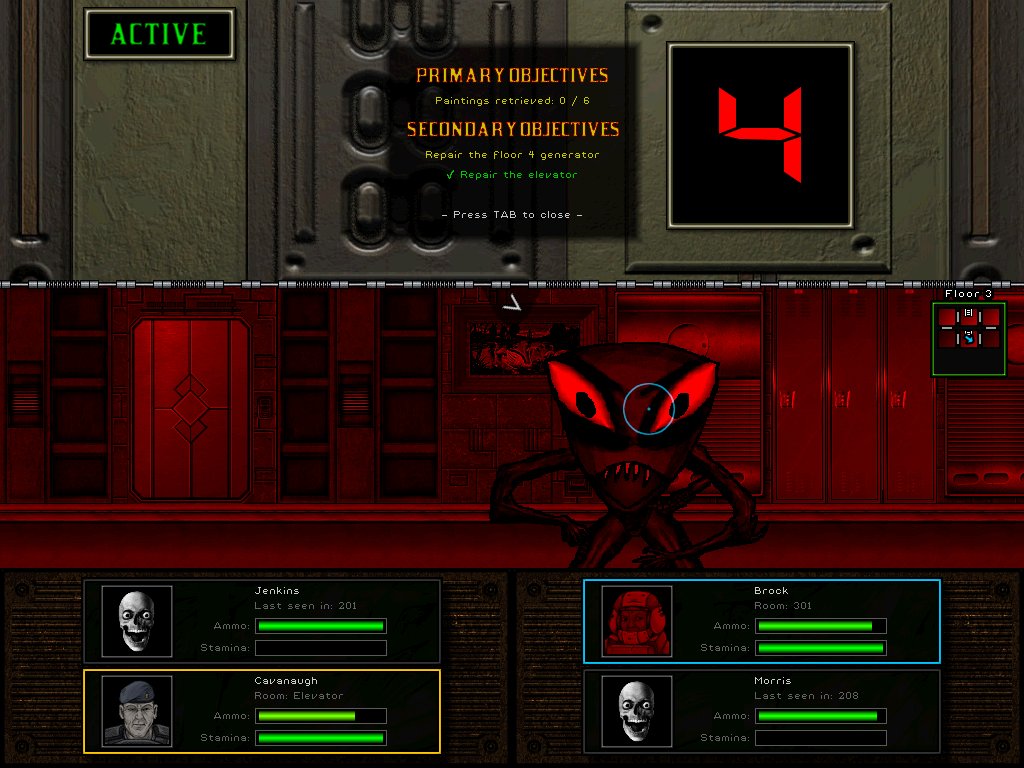Select the Jenkins squad member panel
Screen dimensions: 1024x768
[262, 621]
